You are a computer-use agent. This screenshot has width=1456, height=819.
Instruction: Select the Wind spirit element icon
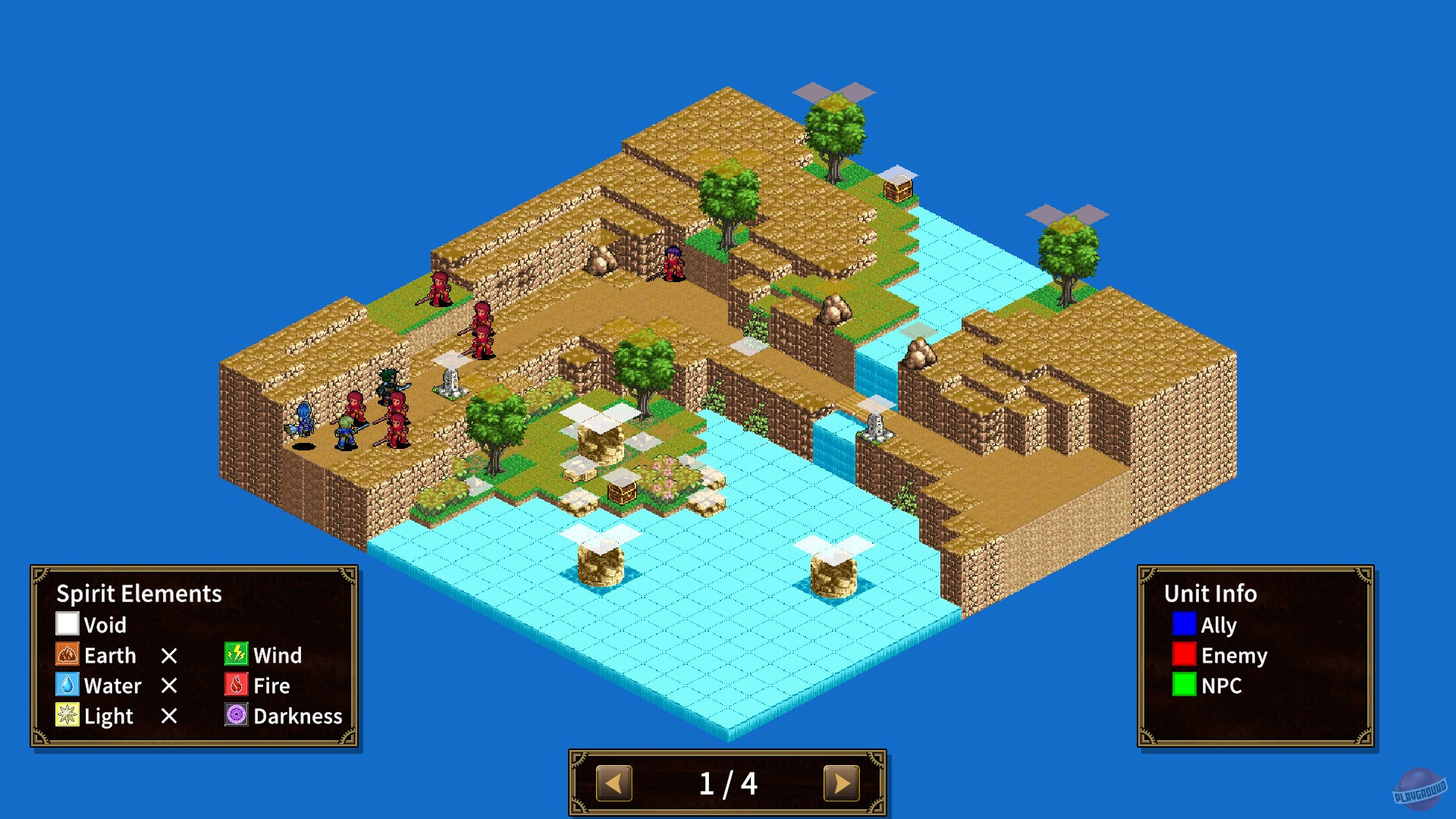point(236,655)
